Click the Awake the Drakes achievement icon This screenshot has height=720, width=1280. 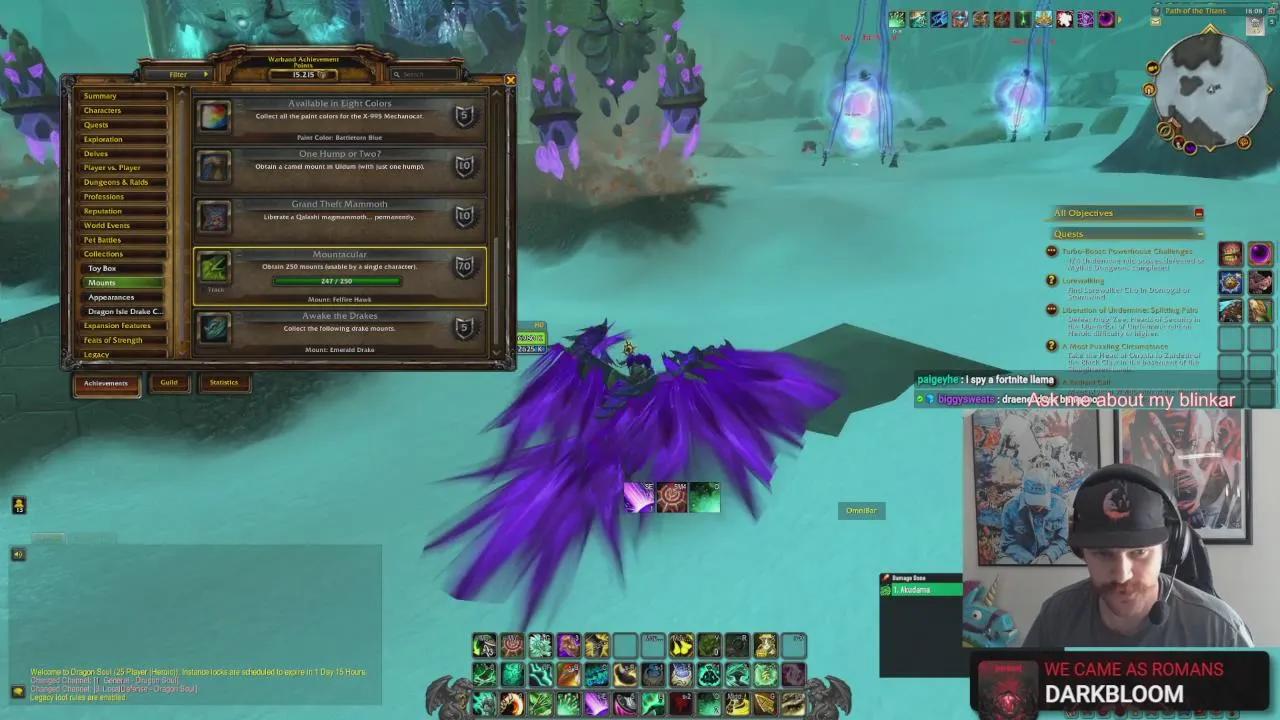point(214,329)
